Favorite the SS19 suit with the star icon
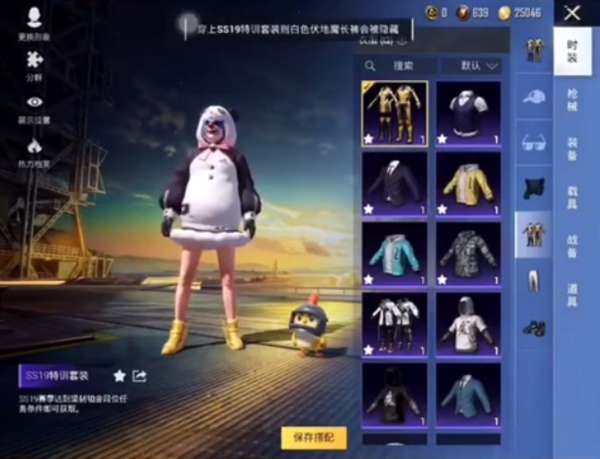Viewport: 600px width, 459px height. 119,376
